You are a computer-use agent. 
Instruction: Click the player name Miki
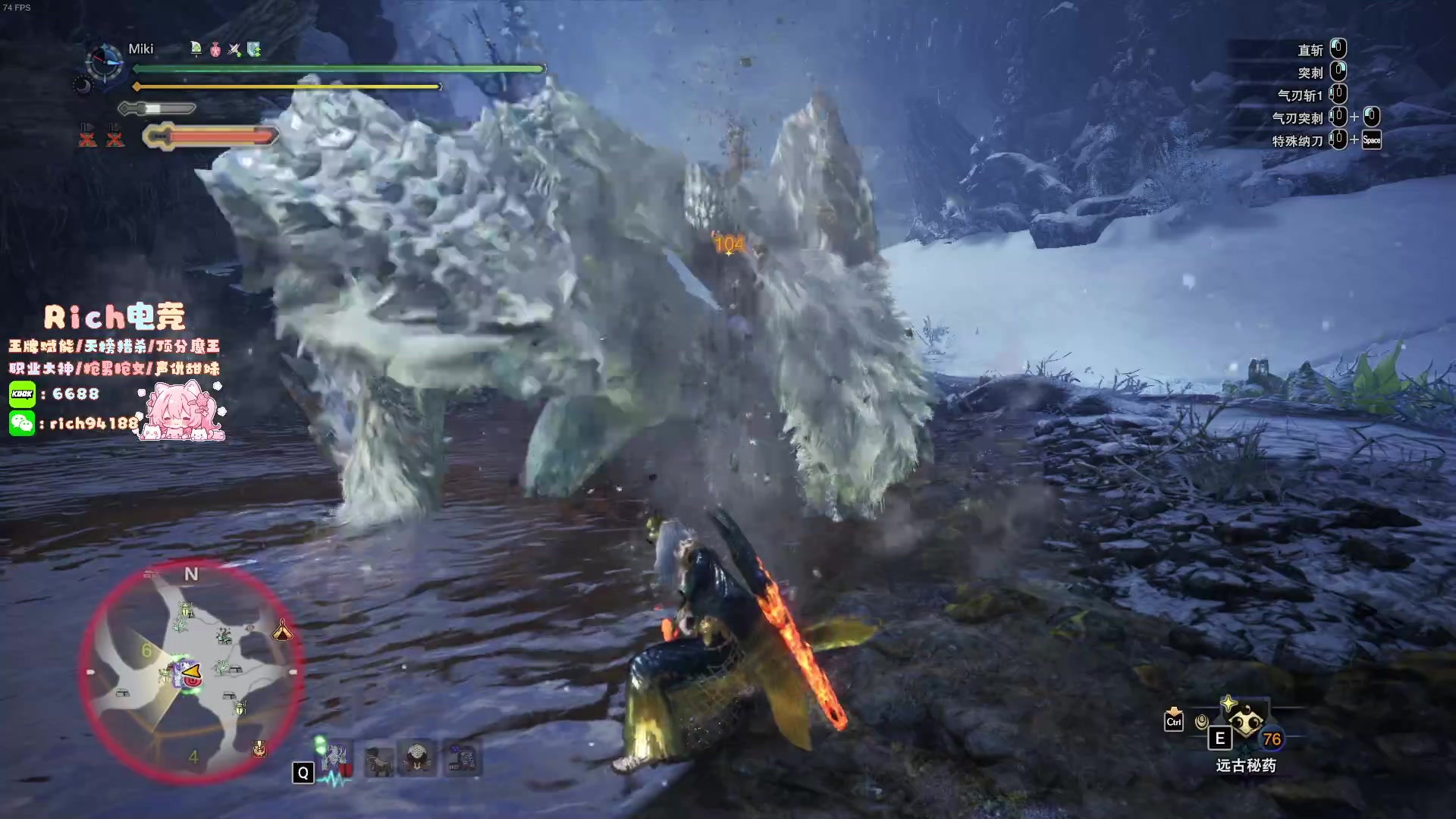pos(141,49)
